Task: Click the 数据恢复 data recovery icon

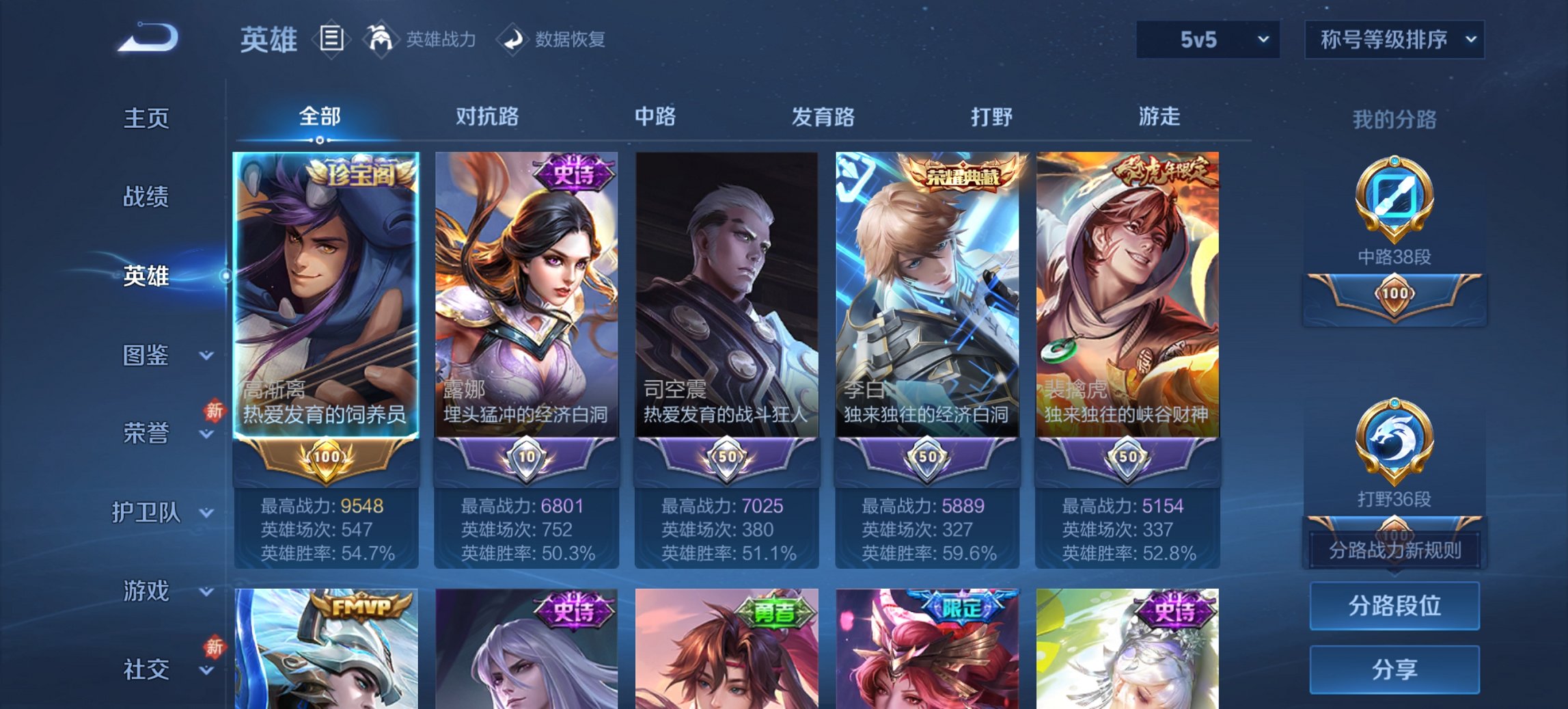Action: 516,39
